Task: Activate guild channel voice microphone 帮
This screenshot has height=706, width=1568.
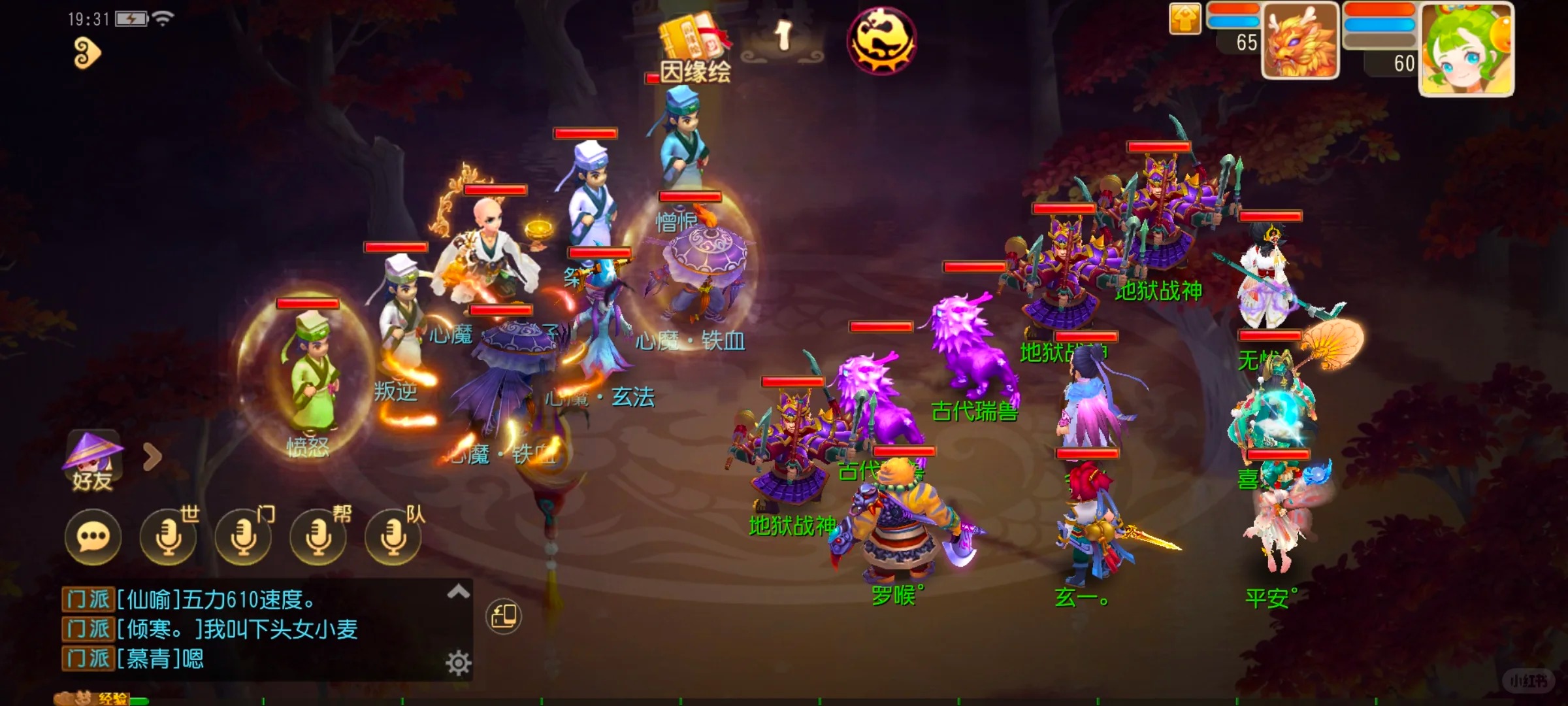Action: 319,537
